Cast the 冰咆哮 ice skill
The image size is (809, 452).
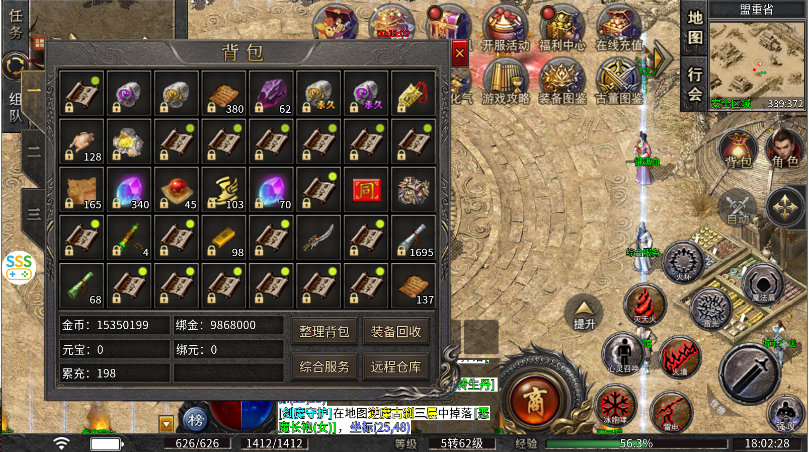[615, 408]
